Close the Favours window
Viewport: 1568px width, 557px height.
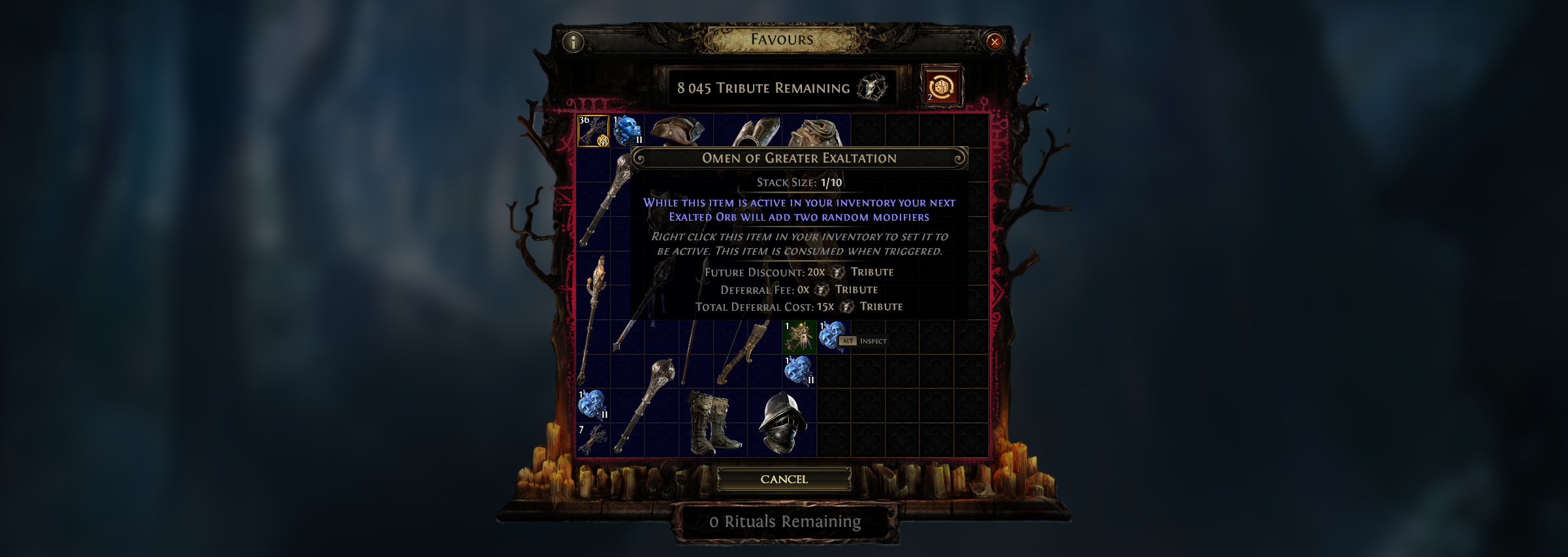[x=993, y=42]
